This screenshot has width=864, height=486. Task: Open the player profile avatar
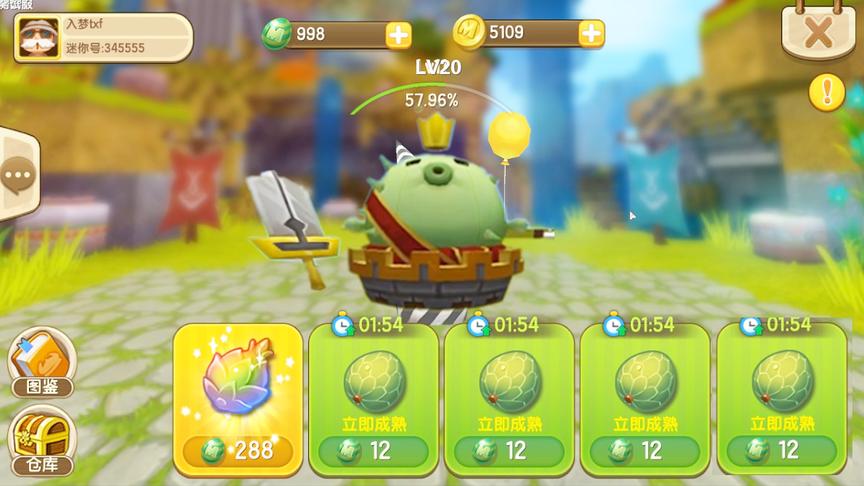click(38, 38)
